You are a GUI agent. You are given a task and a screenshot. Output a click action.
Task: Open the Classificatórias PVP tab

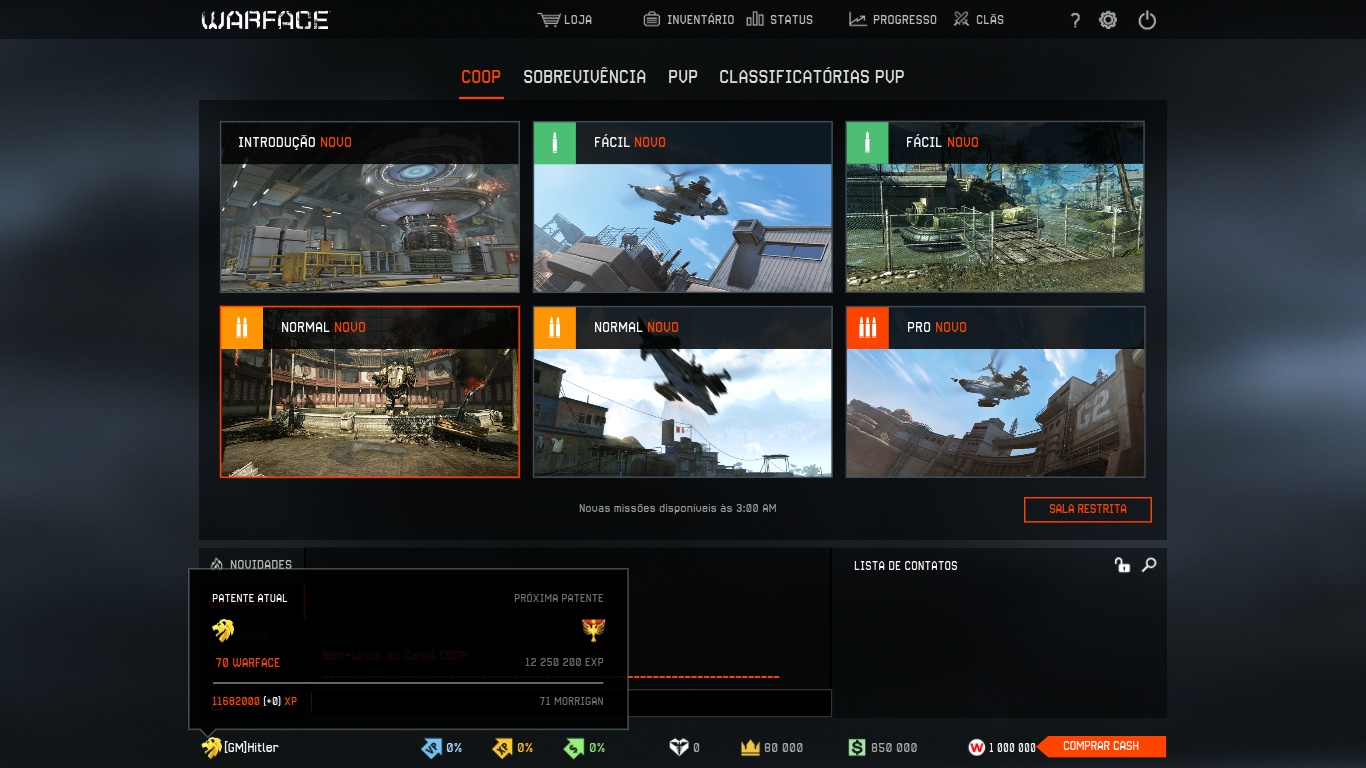[811, 77]
